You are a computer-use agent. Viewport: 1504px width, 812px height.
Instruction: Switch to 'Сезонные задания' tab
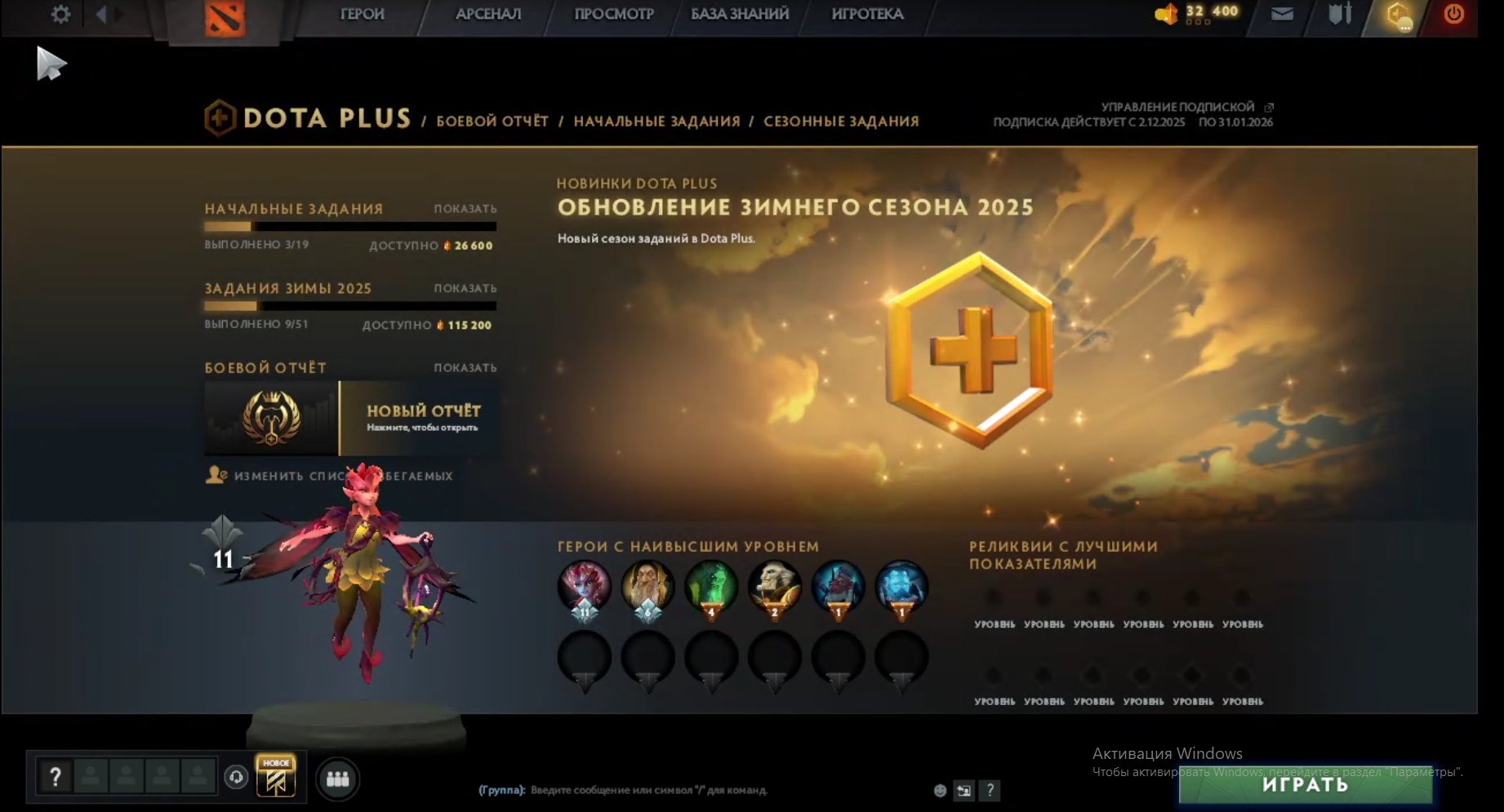[x=841, y=121]
